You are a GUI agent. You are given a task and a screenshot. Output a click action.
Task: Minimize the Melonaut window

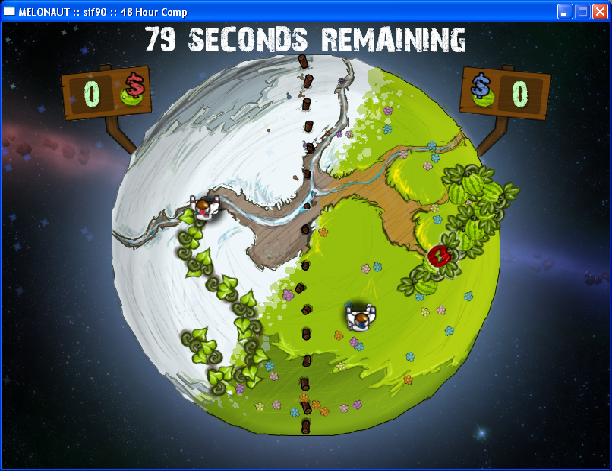tap(566, 11)
